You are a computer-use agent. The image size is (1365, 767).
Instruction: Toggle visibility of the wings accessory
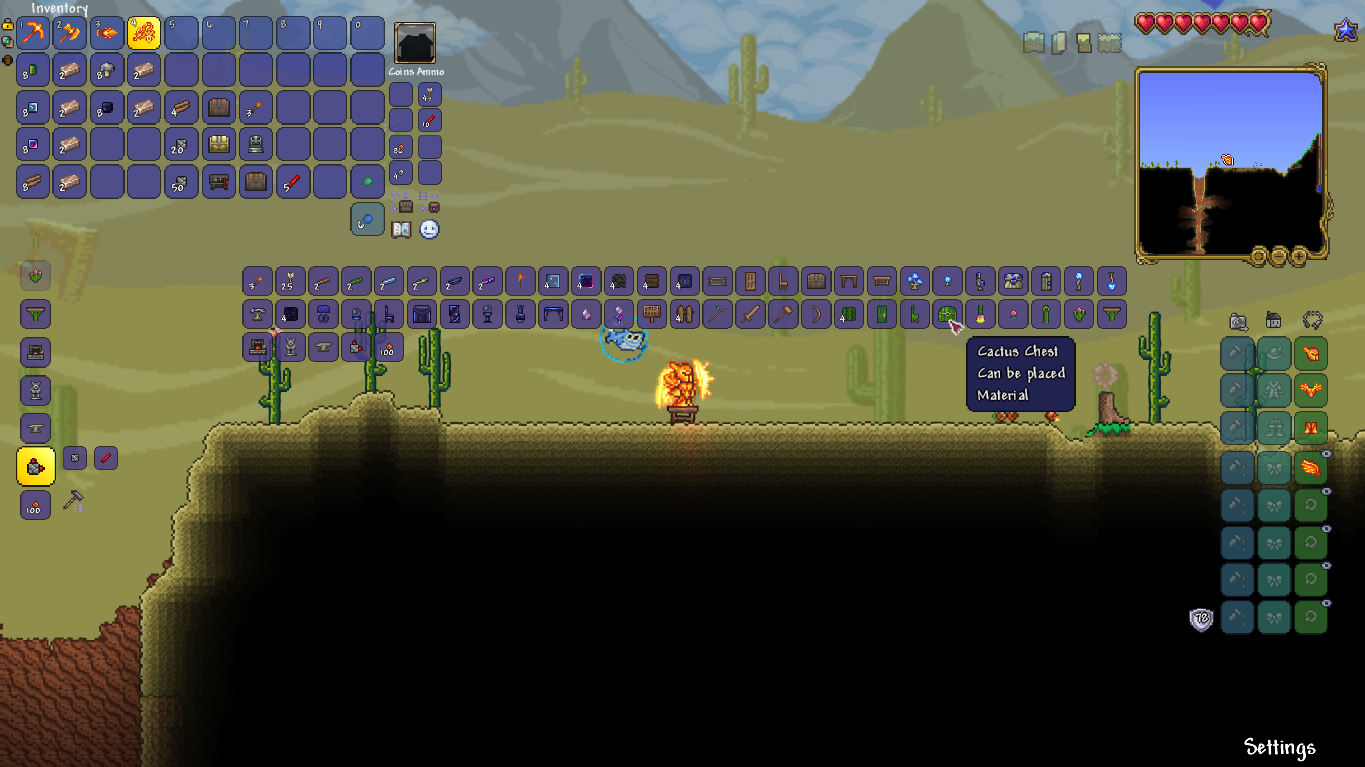click(x=1327, y=453)
